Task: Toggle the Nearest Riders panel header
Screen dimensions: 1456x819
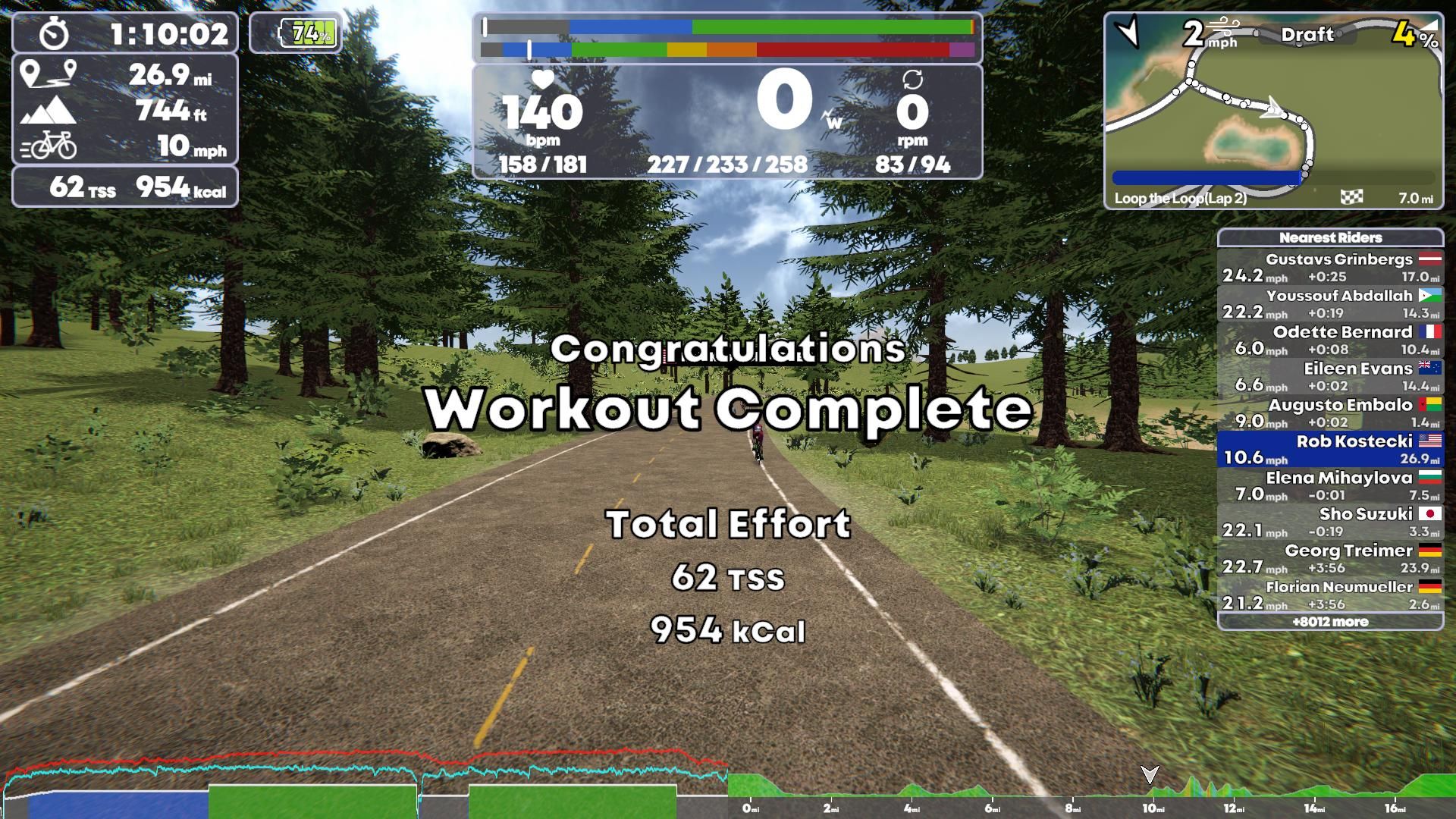Action: point(1331,237)
